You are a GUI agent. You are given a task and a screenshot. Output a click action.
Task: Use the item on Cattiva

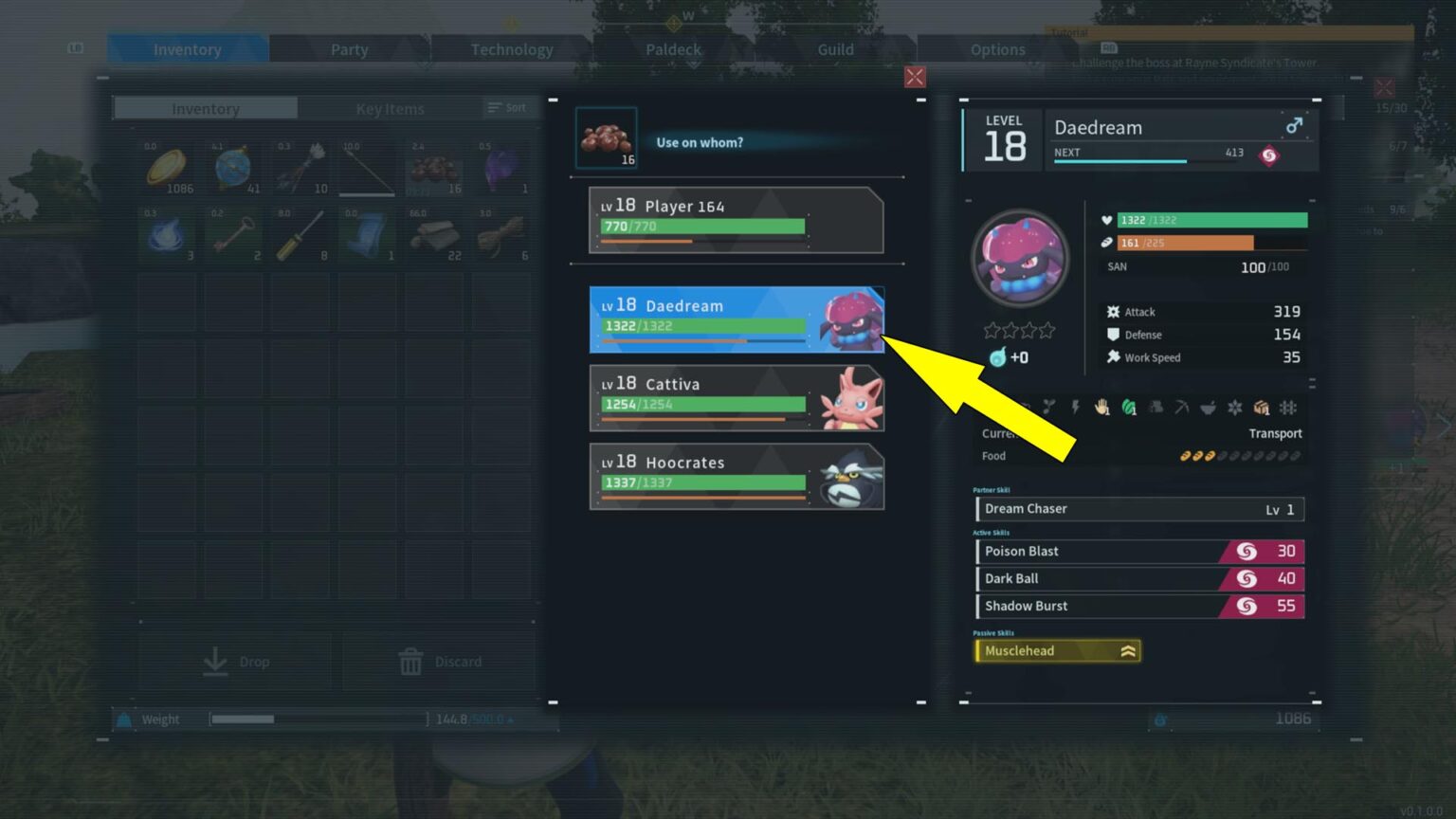(x=736, y=398)
